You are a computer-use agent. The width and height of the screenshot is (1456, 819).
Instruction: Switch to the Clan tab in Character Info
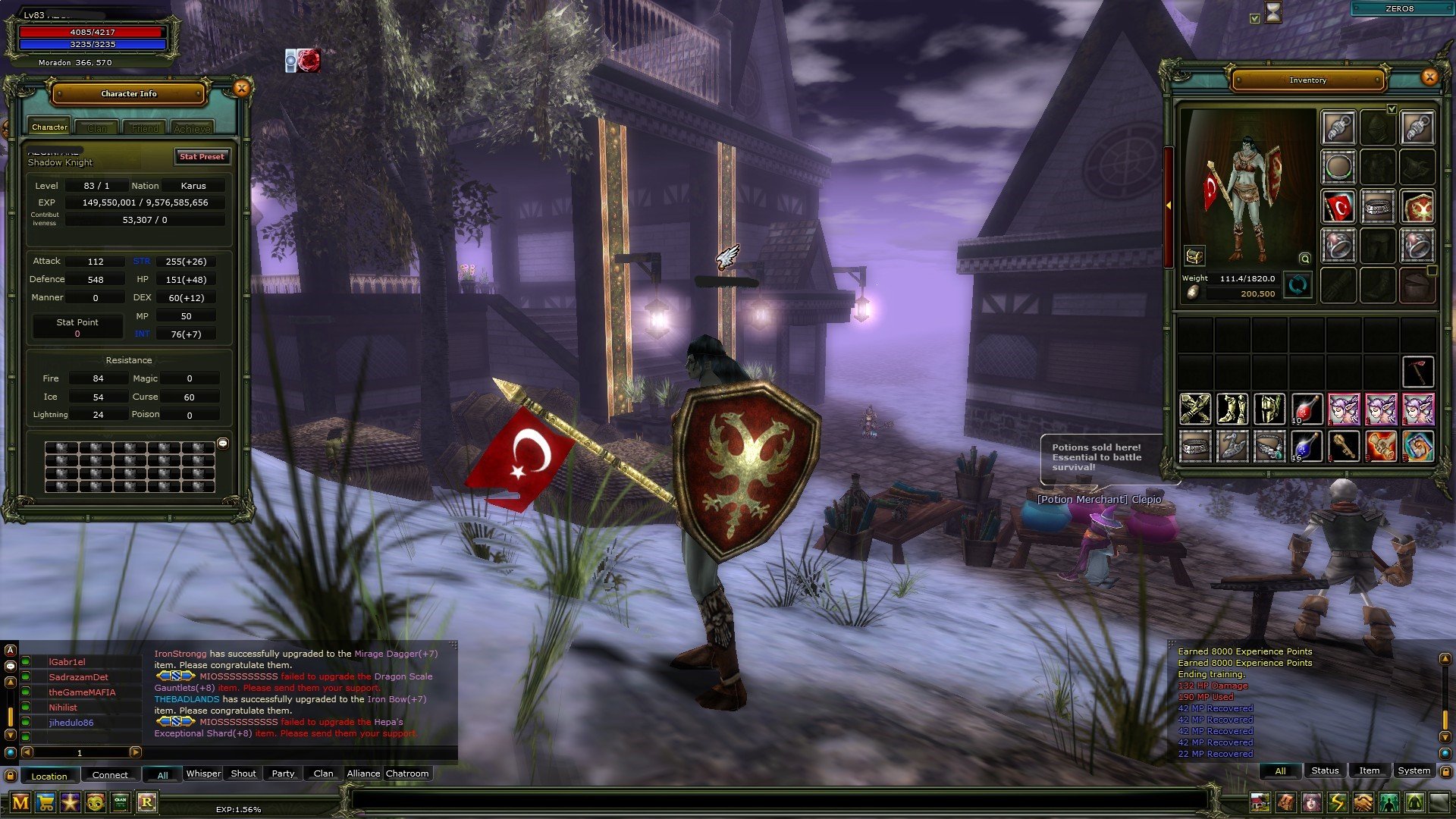tap(97, 128)
